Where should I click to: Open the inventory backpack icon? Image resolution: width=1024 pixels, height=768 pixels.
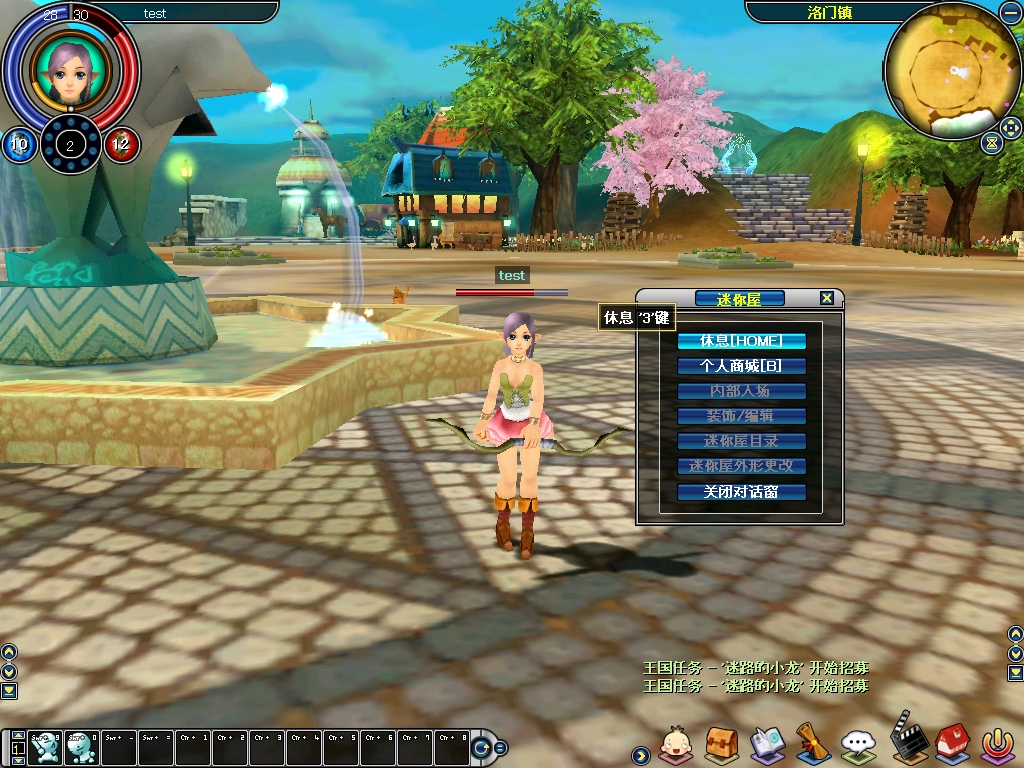coord(721,745)
